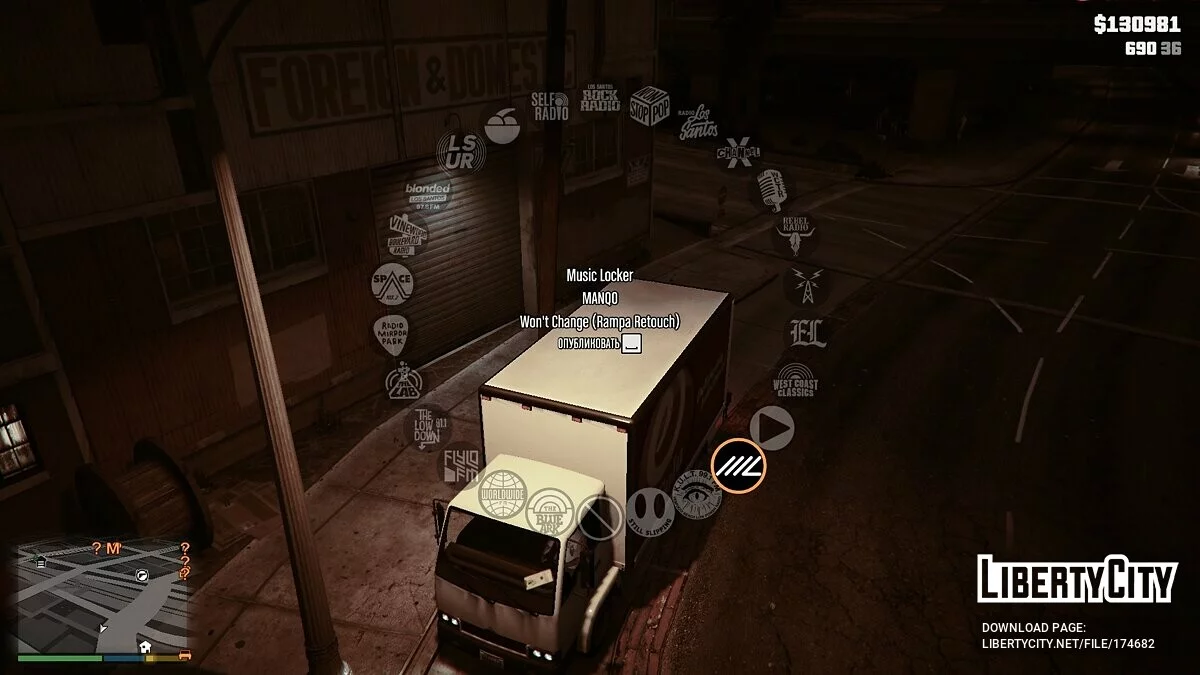Open the media player play-button station
Screen dimensions: 1200x675
(772, 428)
